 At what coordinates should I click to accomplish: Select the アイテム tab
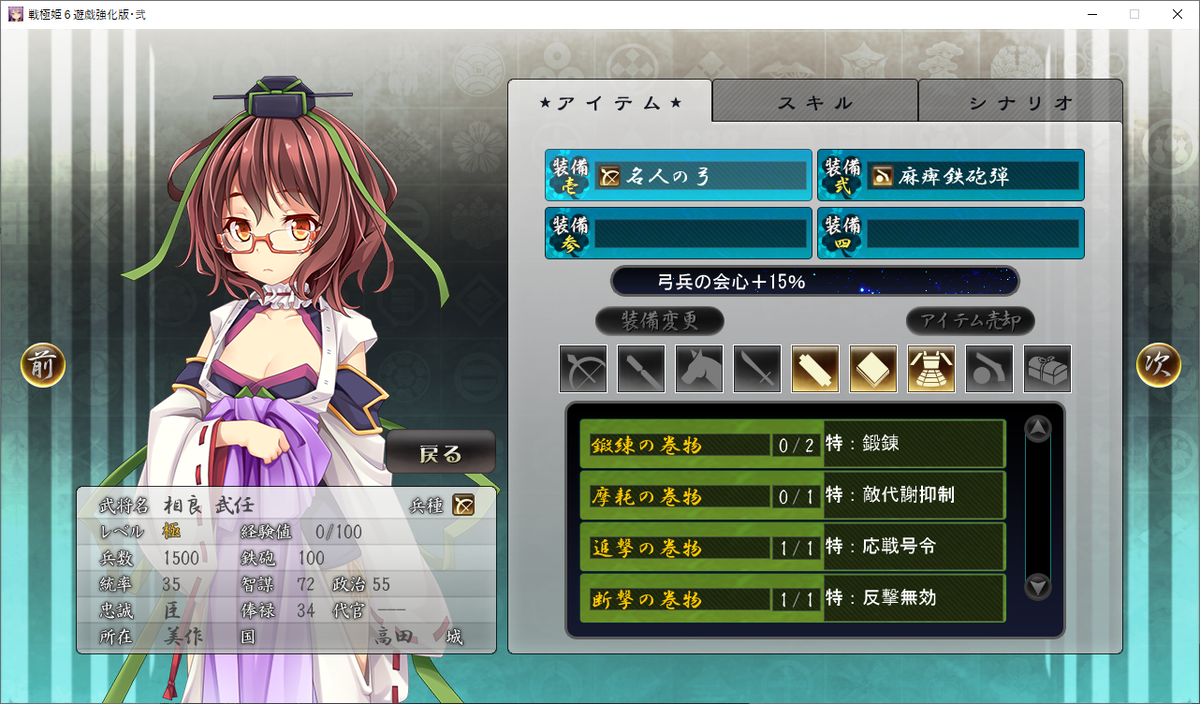coord(610,102)
